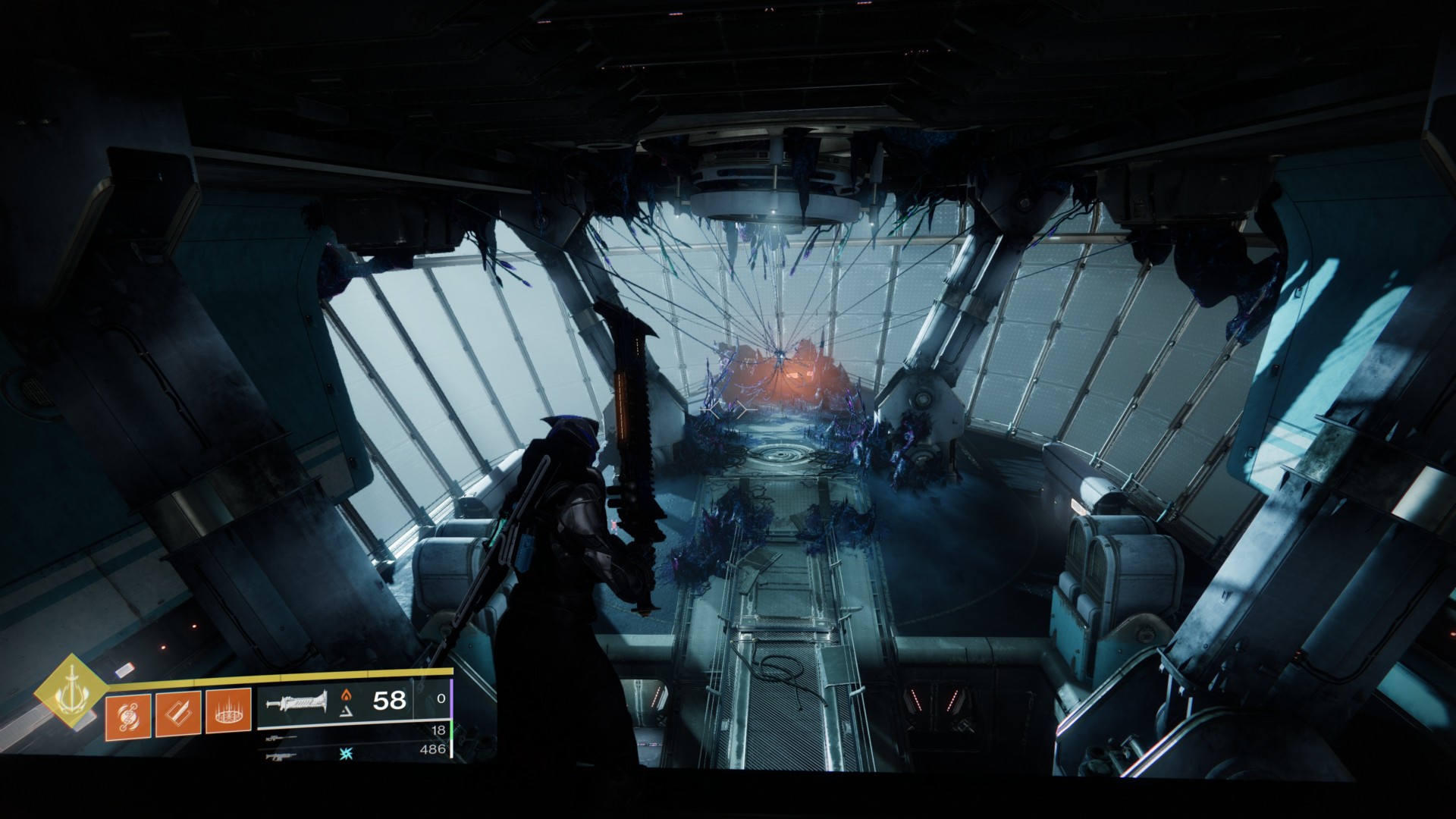The width and height of the screenshot is (1456, 819).
Task: Use the orange blade melee ability icon
Action: pyautogui.click(x=178, y=714)
